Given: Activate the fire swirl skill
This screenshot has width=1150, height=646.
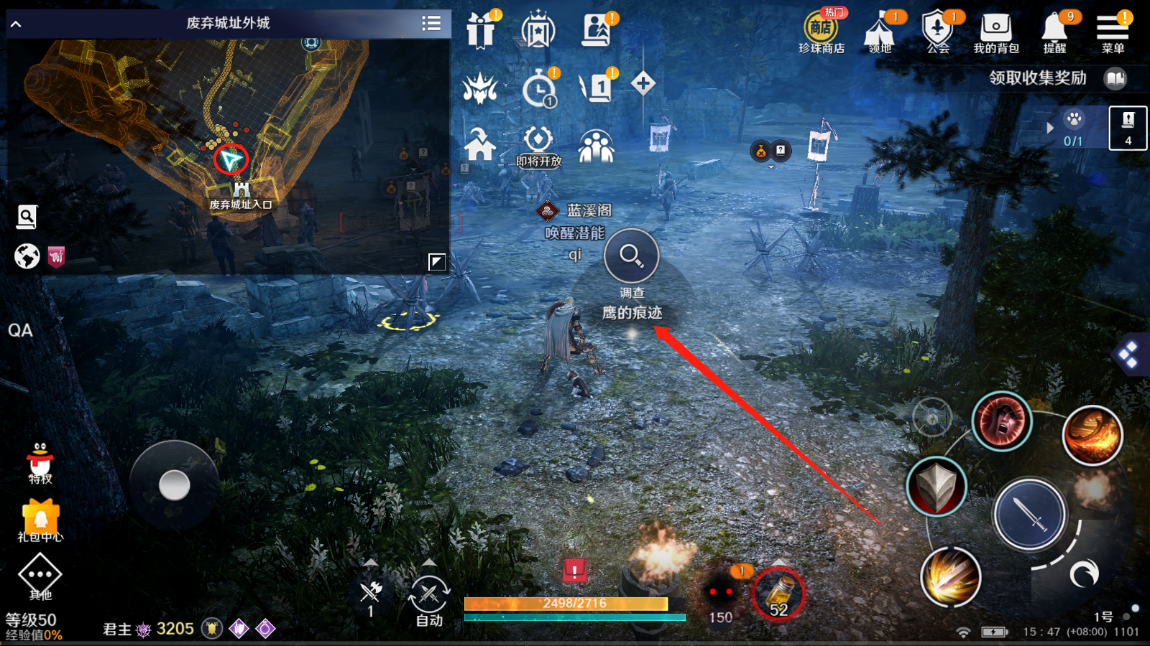Looking at the screenshot, I should coord(1091,434).
